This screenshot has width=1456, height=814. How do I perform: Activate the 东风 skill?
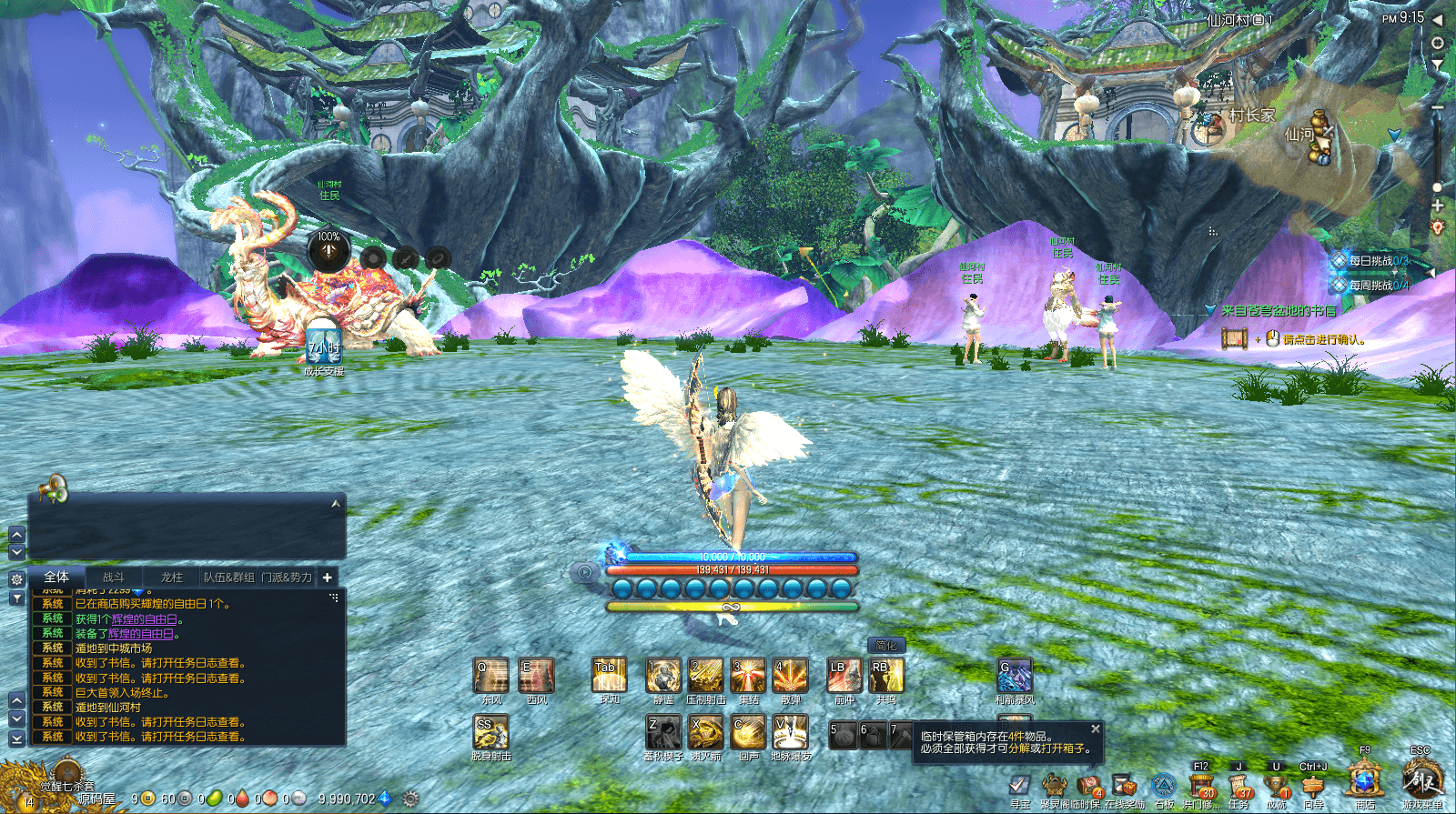point(491,676)
